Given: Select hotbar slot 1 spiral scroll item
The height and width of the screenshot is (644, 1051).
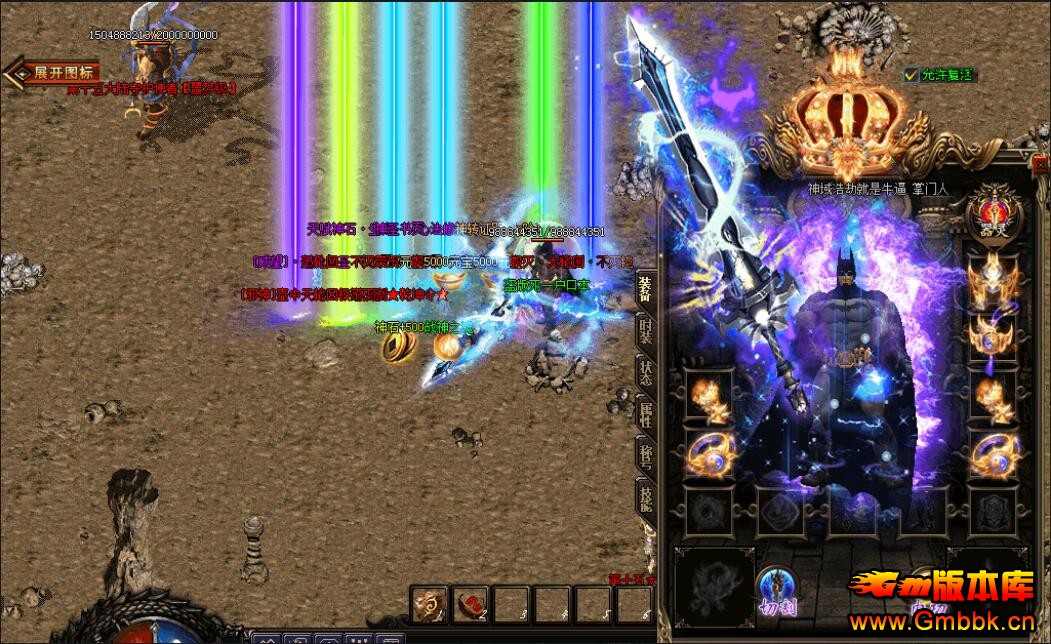Looking at the screenshot, I should coord(430,604).
